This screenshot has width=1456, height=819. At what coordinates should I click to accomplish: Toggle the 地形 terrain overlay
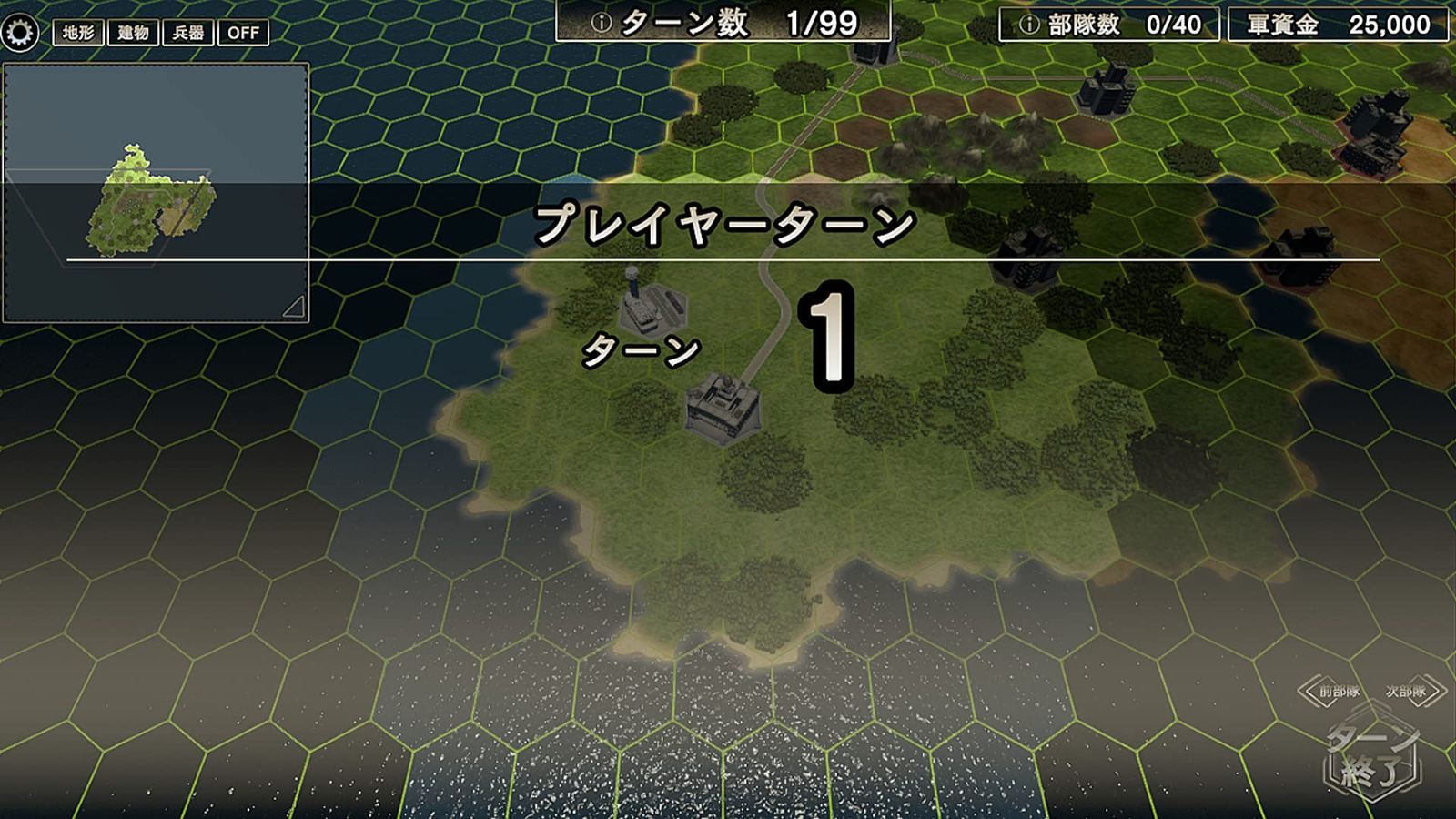pyautogui.click(x=77, y=33)
